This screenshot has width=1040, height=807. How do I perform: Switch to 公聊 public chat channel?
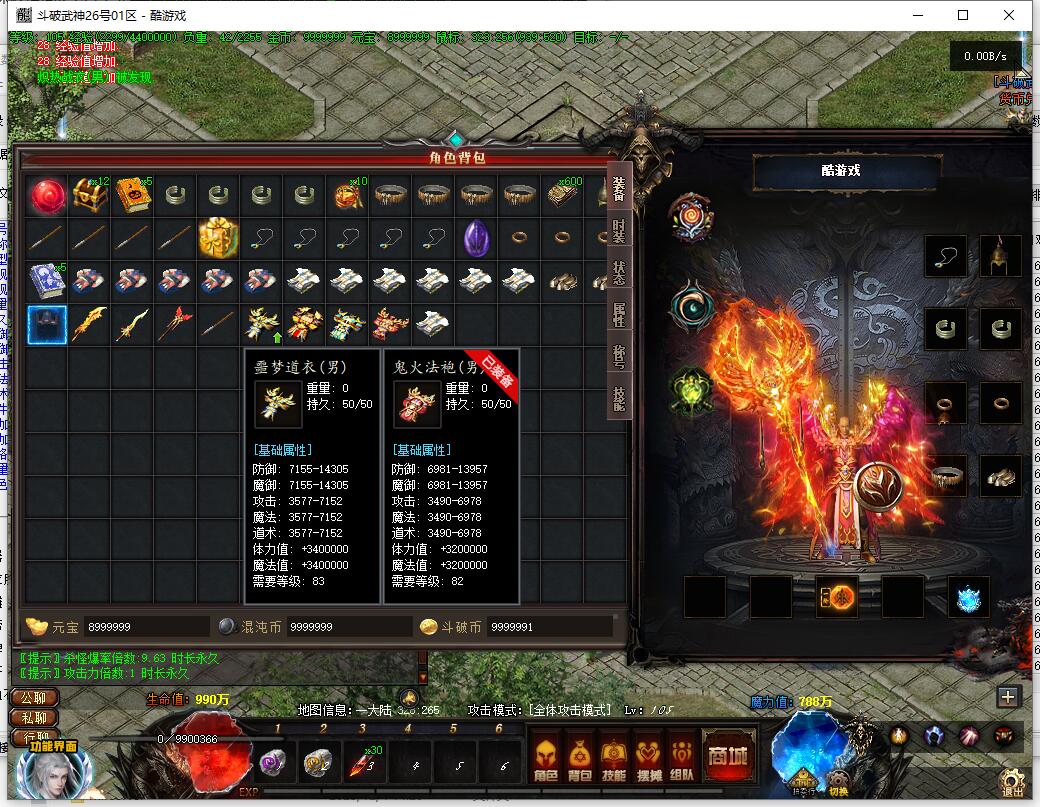tap(33, 697)
